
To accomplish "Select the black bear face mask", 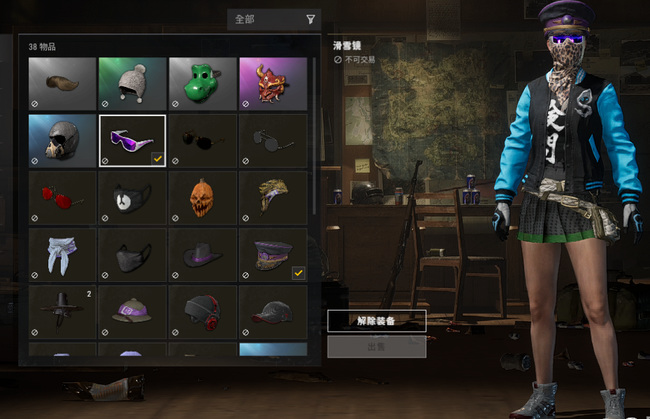I will point(132,198).
